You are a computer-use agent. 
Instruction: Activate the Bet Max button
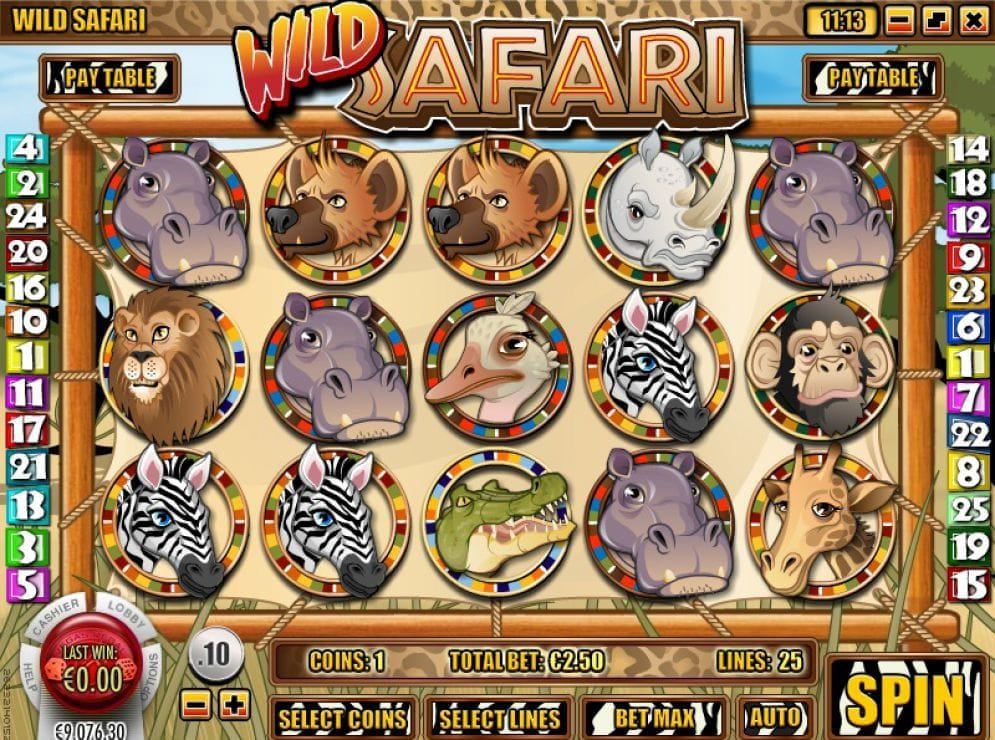[x=655, y=717]
